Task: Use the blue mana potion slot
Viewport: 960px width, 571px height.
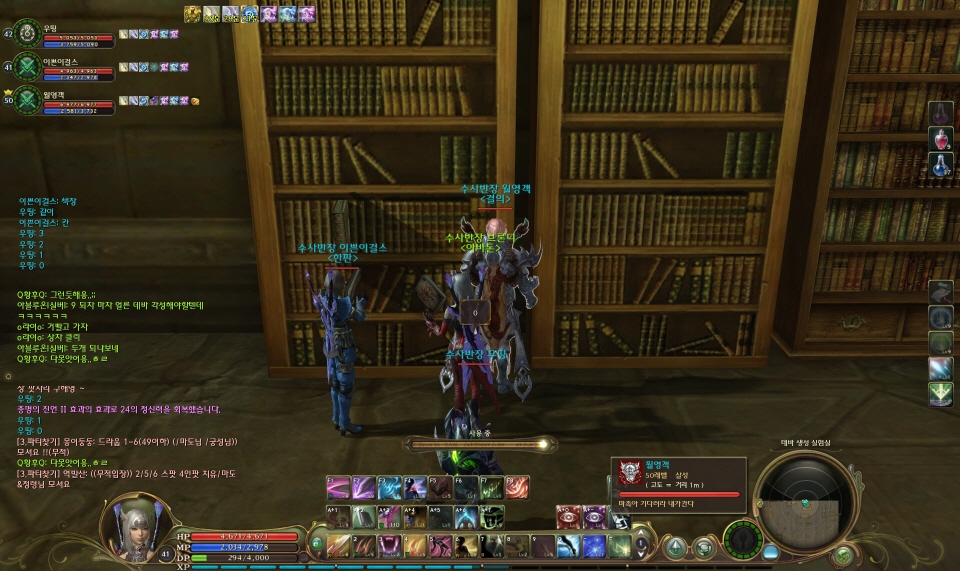Action: [x=940, y=166]
